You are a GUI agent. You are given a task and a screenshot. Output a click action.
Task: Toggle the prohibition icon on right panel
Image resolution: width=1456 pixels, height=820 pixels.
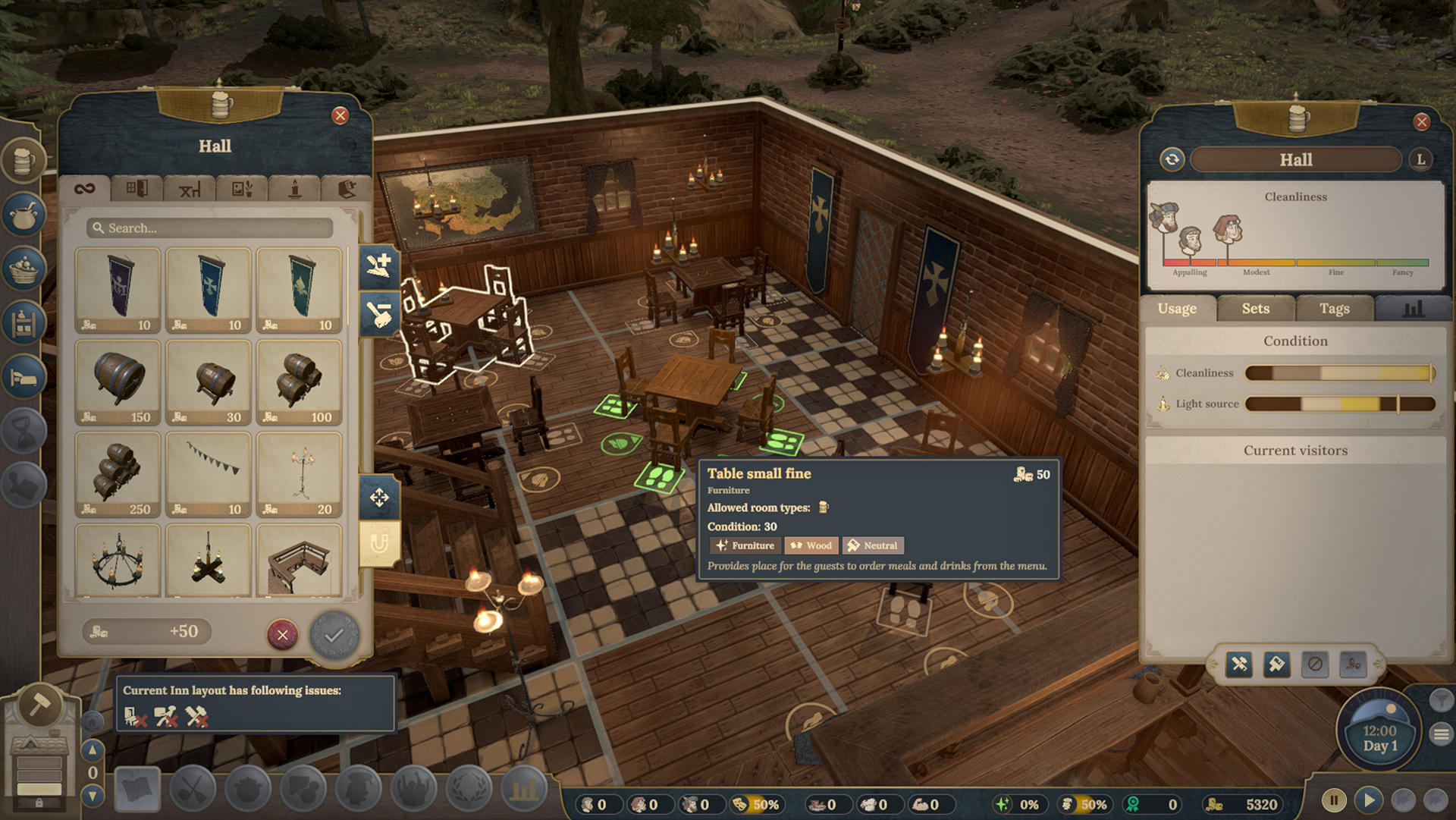1316,664
